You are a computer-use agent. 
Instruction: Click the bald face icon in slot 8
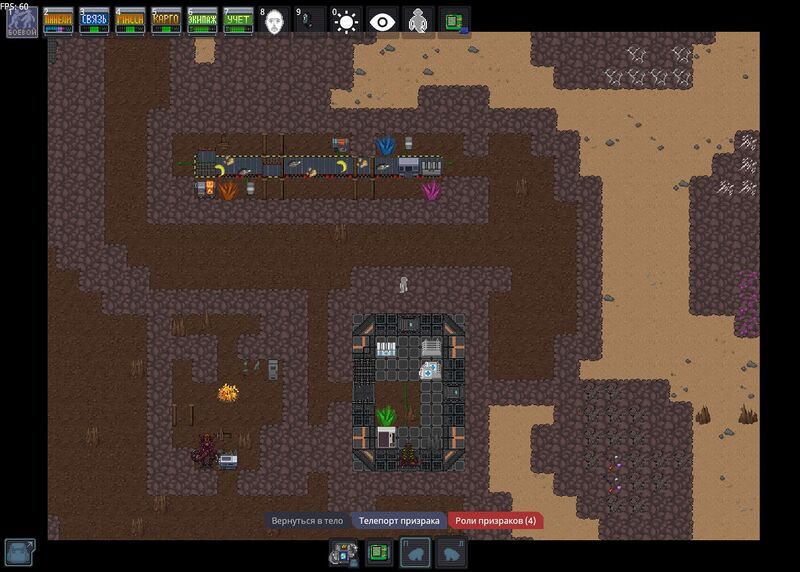tap(274, 22)
